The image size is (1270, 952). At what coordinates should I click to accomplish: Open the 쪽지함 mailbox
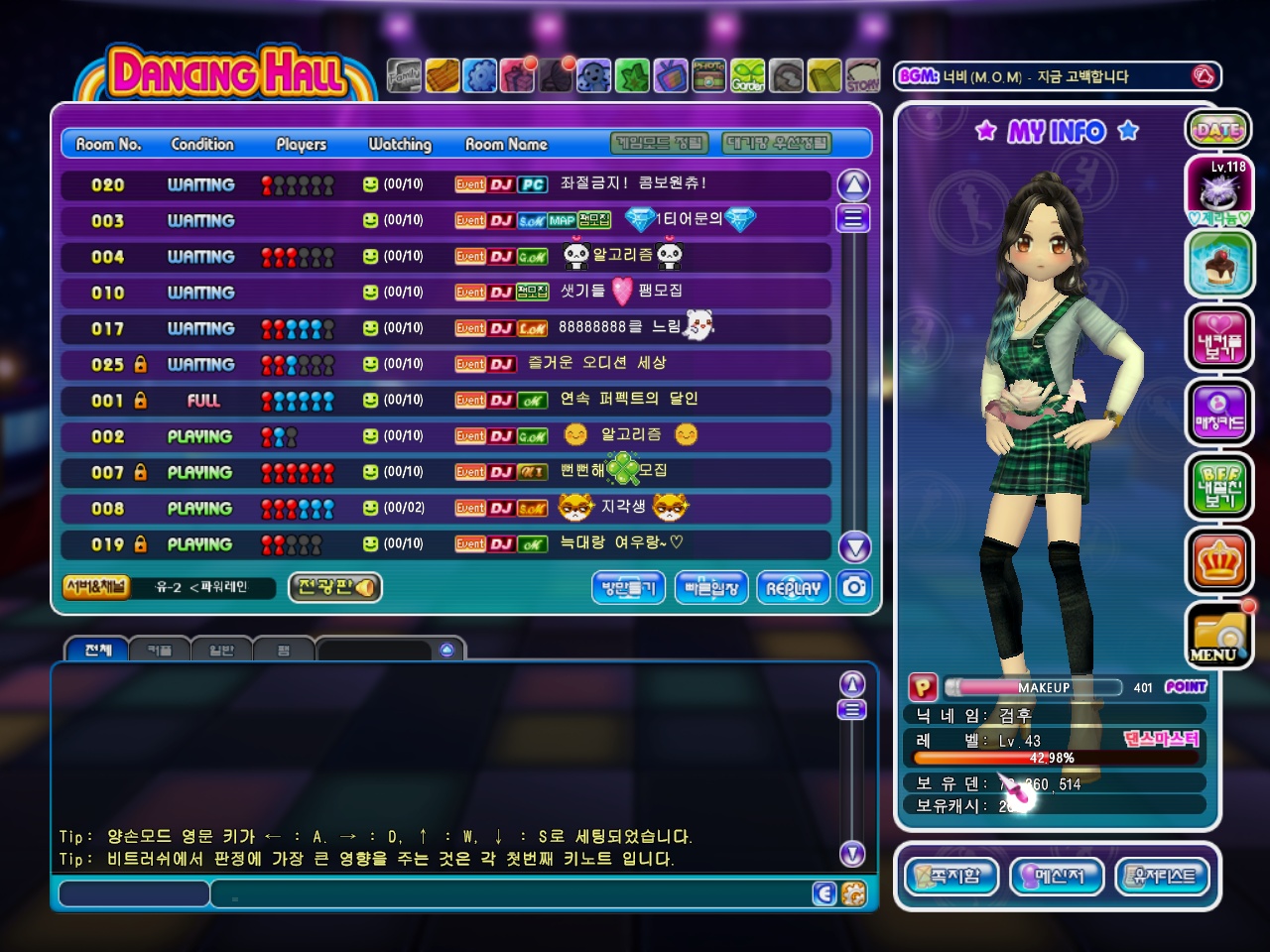coord(952,877)
